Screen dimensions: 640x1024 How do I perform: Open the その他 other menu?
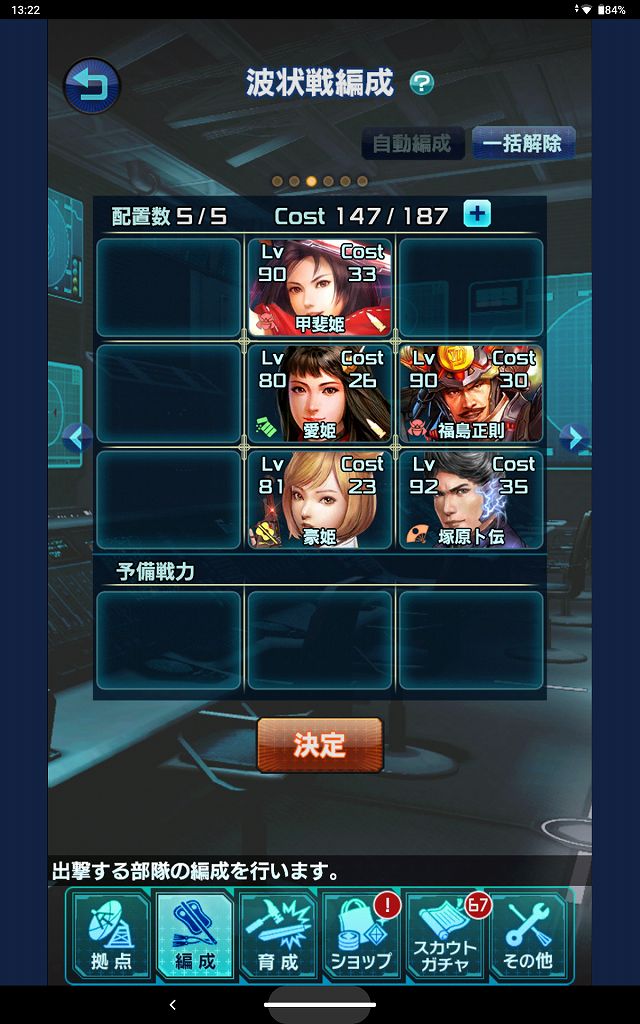[x=528, y=936]
